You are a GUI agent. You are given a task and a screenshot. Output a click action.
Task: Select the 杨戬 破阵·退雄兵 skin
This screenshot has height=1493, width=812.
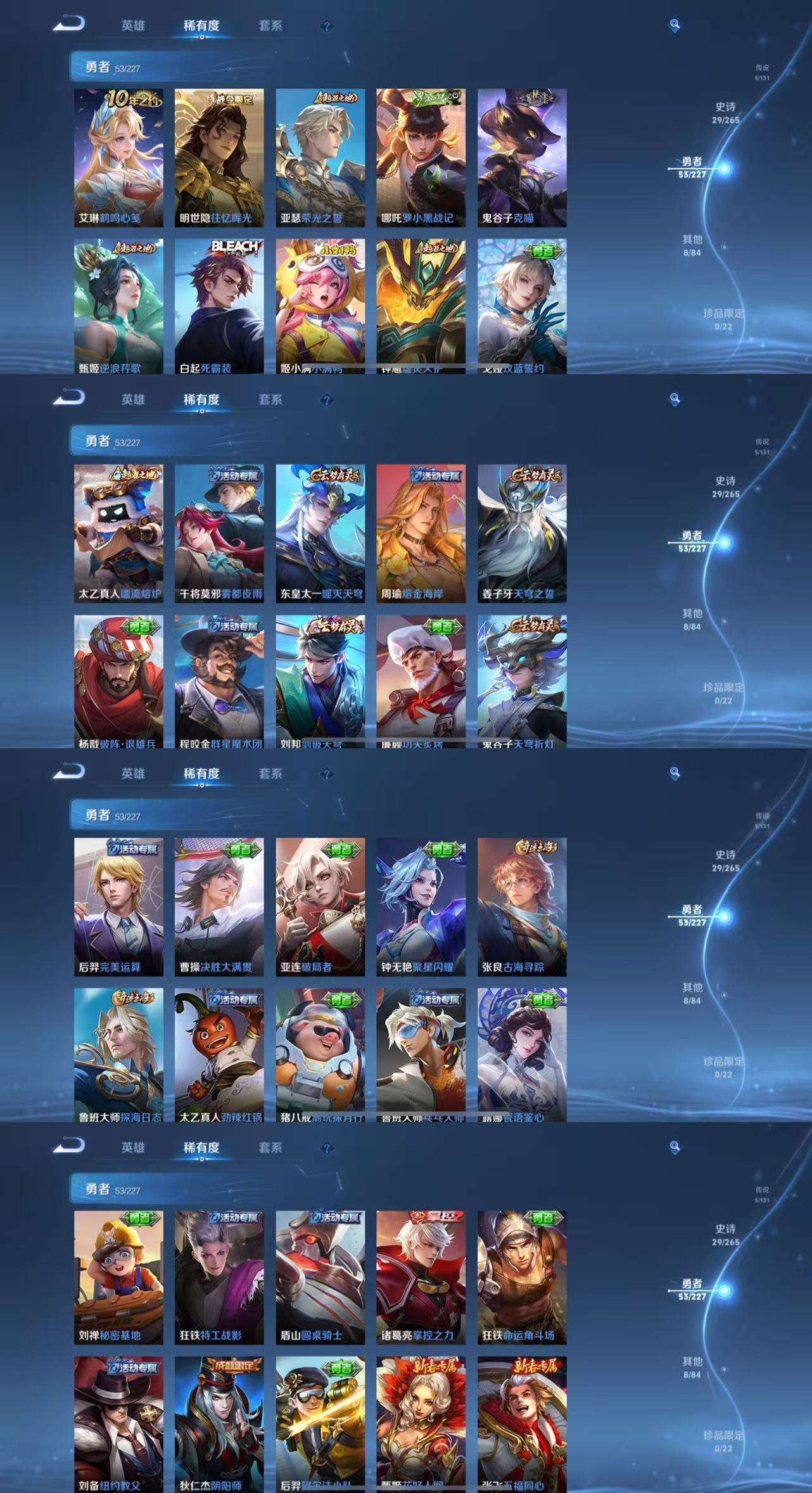pyautogui.click(x=118, y=681)
